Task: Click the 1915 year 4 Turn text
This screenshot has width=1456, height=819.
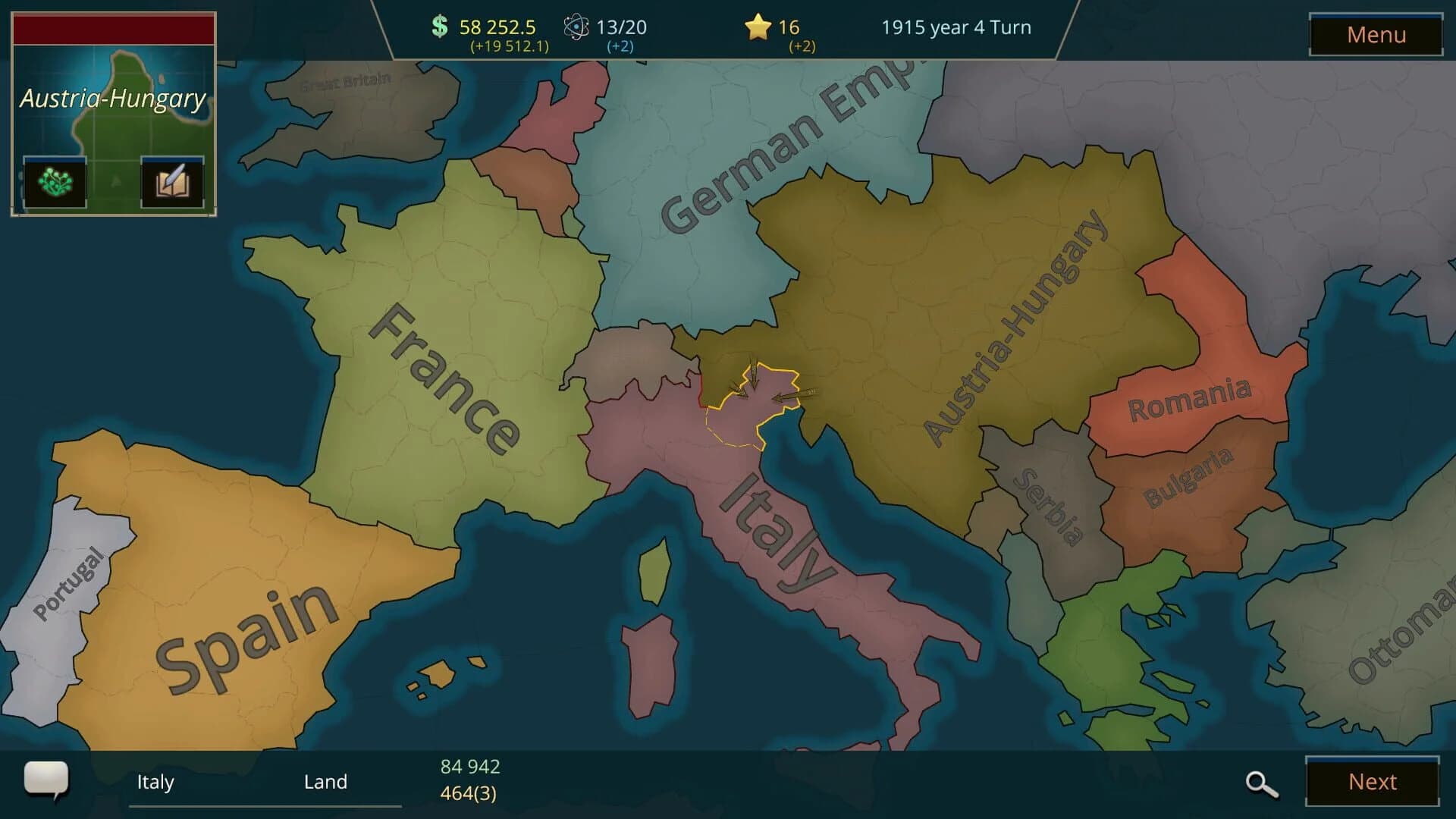Action: point(956,27)
